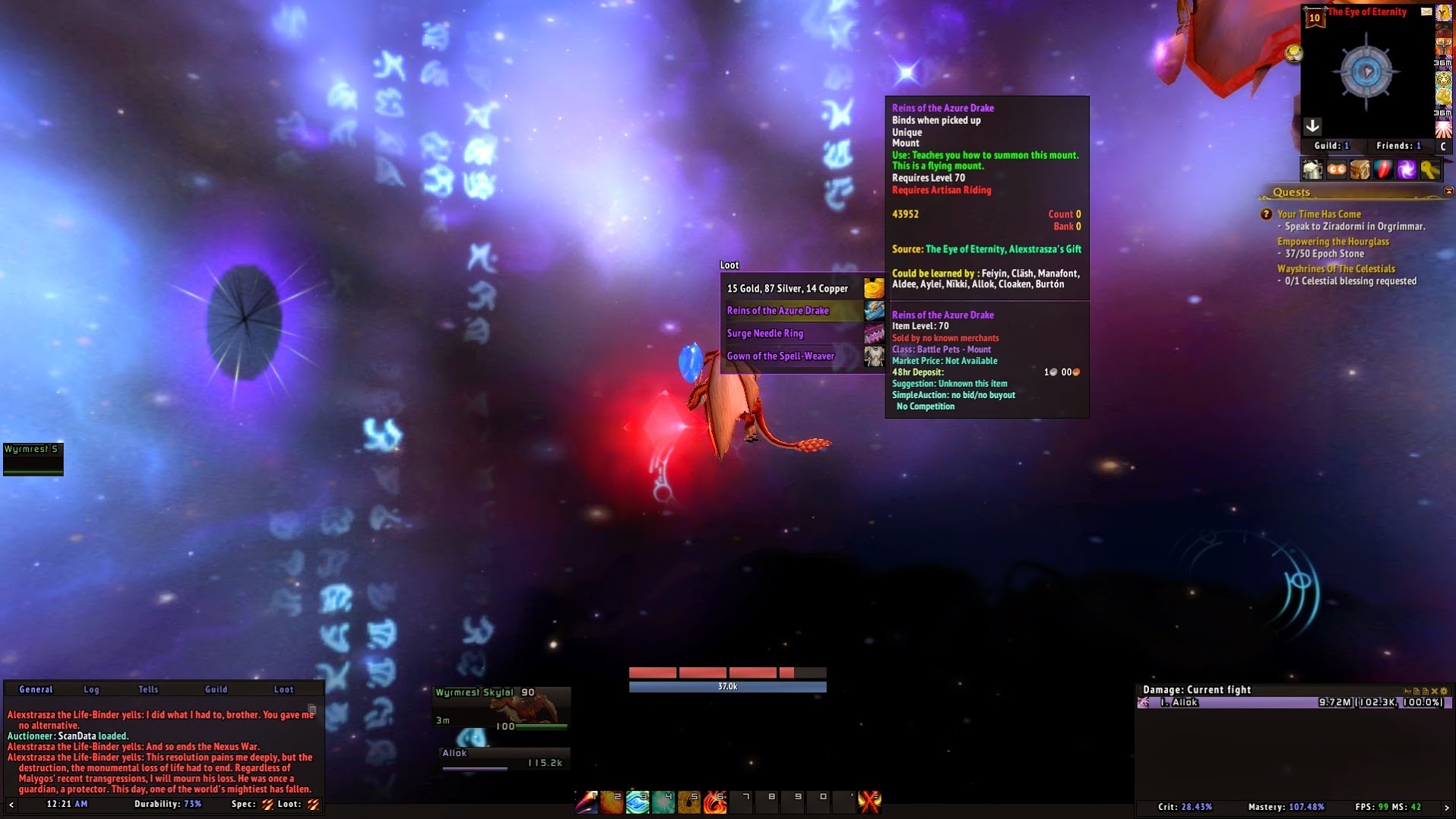Click the treasure chest icon below minimap

click(x=1359, y=170)
